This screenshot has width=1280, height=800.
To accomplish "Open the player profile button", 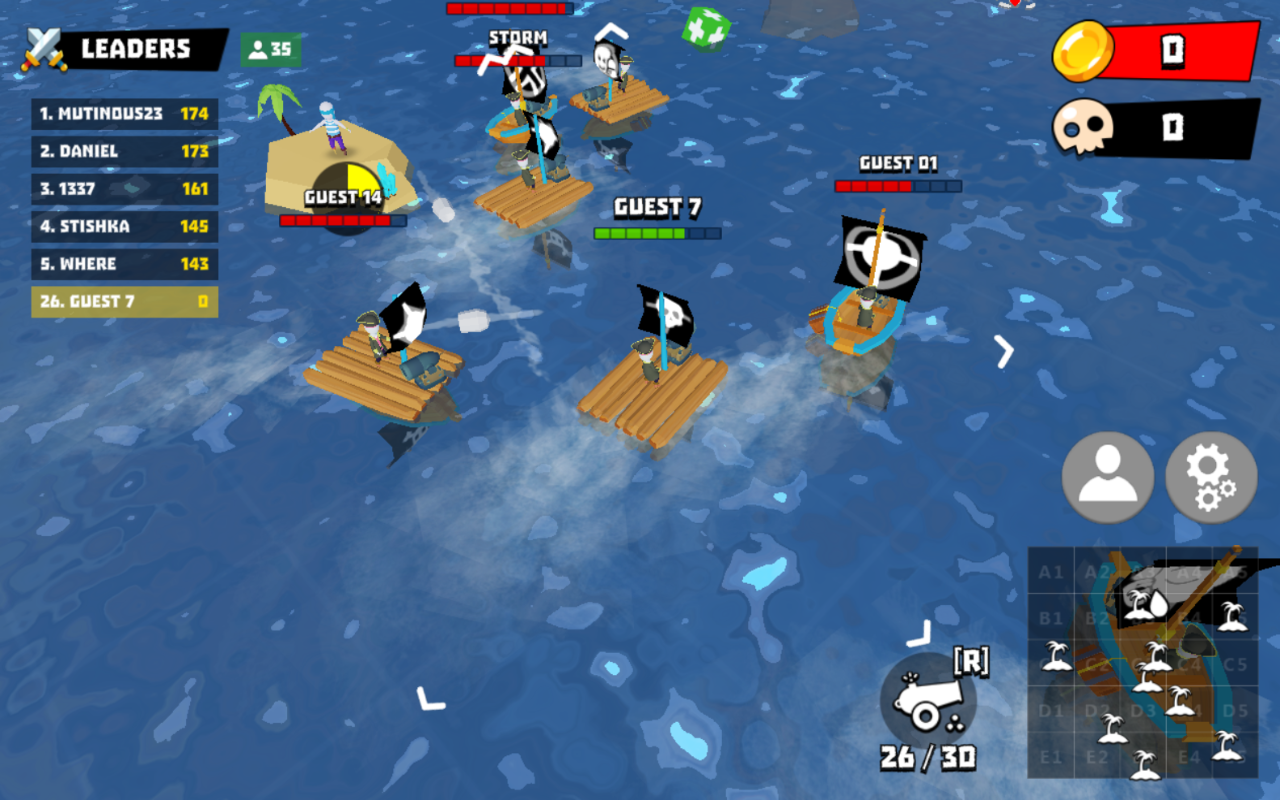I will (x=1108, y=477).
